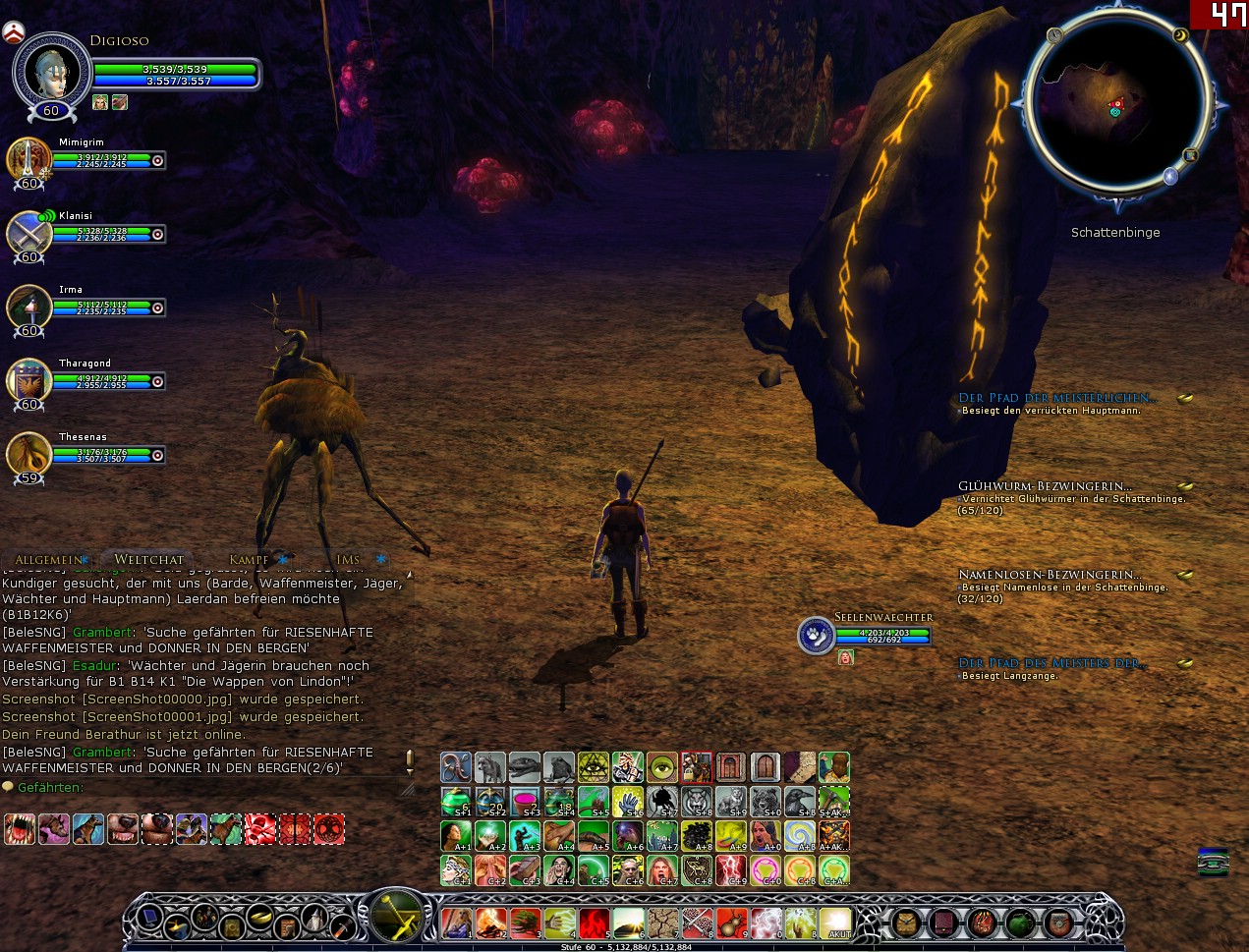Switch to the Allgemein chat tab
The image size is (1249, 952).
click(x=48, y=560)
